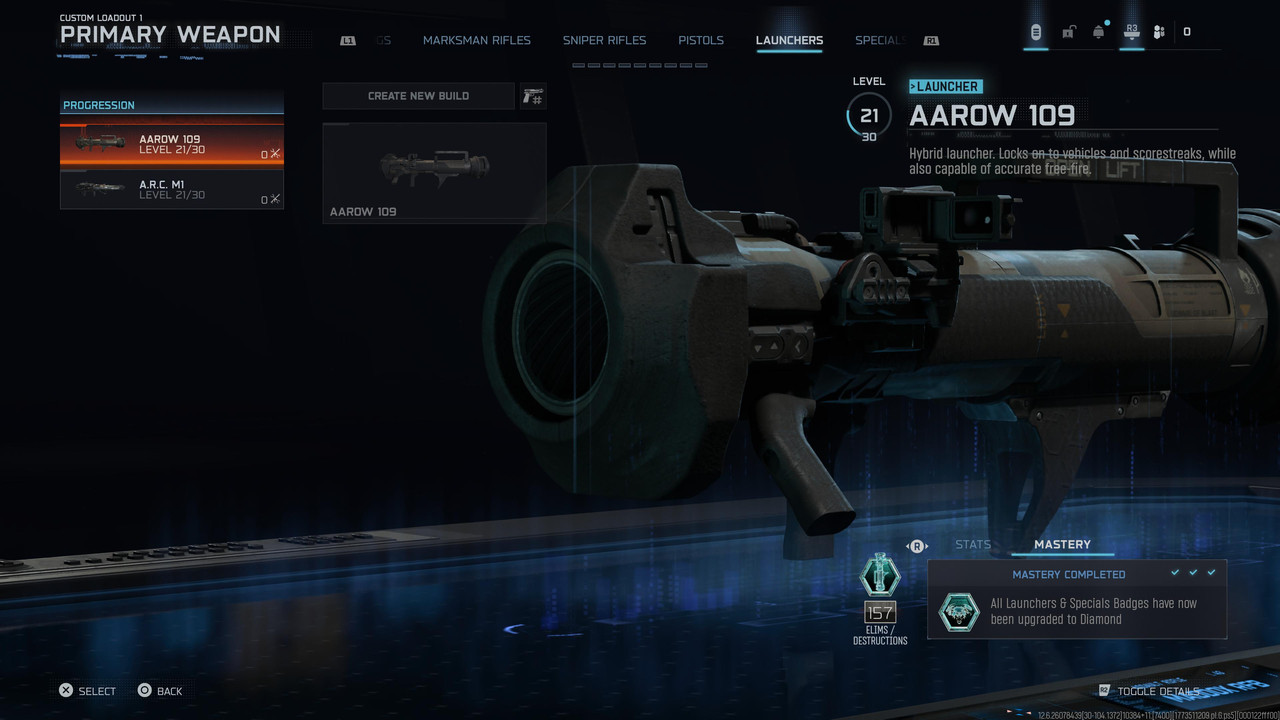The image size is (1280, 720).
Task: Switch to the Specials weapon tab
Action: (x=879, y=41)
